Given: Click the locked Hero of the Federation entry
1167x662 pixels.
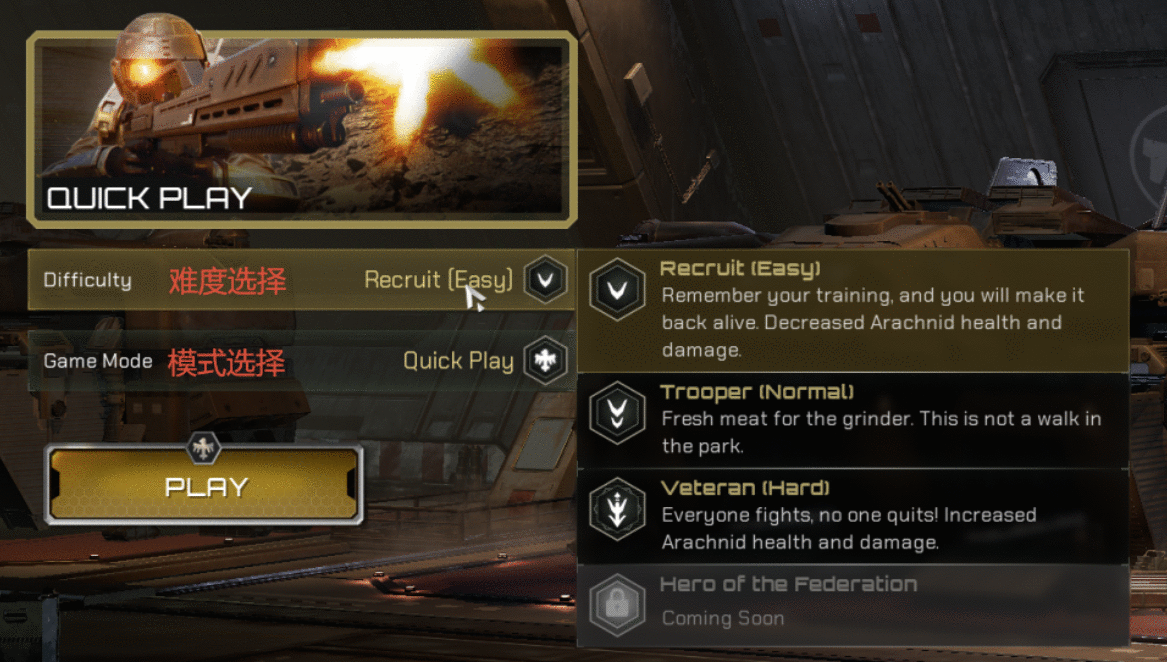Looking at the screenshot, I should [852, 603].
